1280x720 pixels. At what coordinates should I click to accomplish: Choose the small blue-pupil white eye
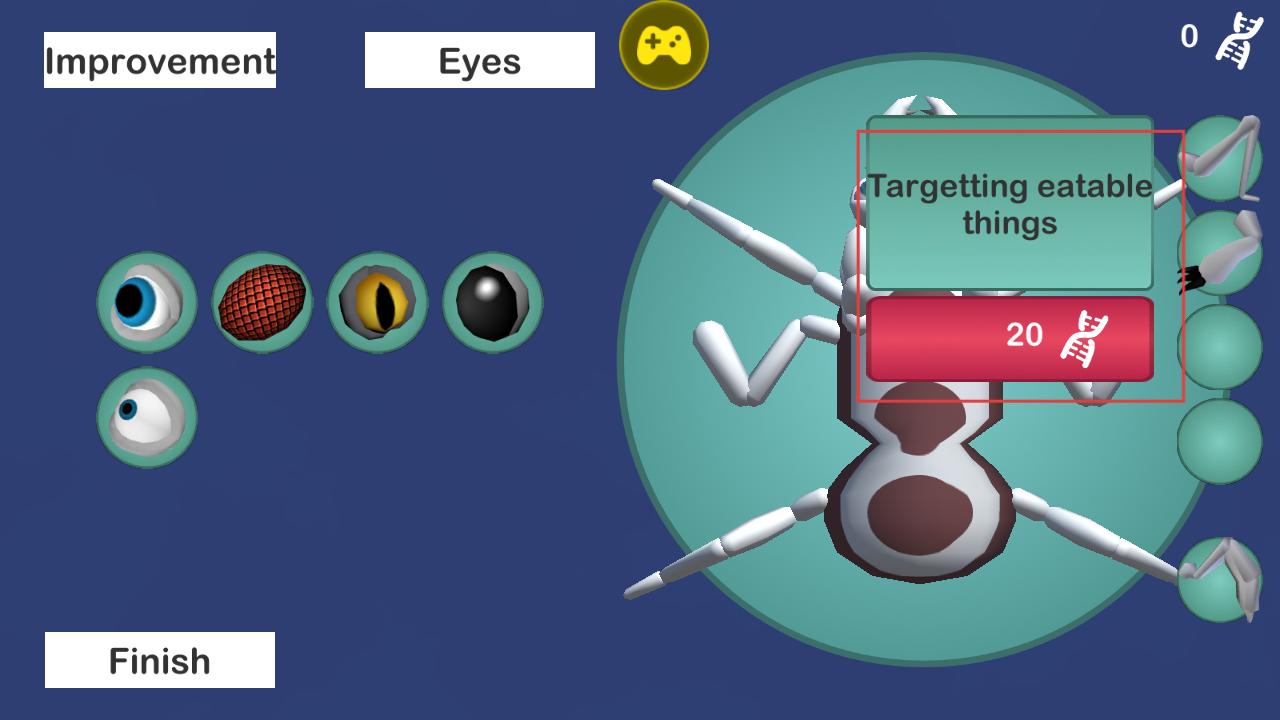tap(147, 417)
